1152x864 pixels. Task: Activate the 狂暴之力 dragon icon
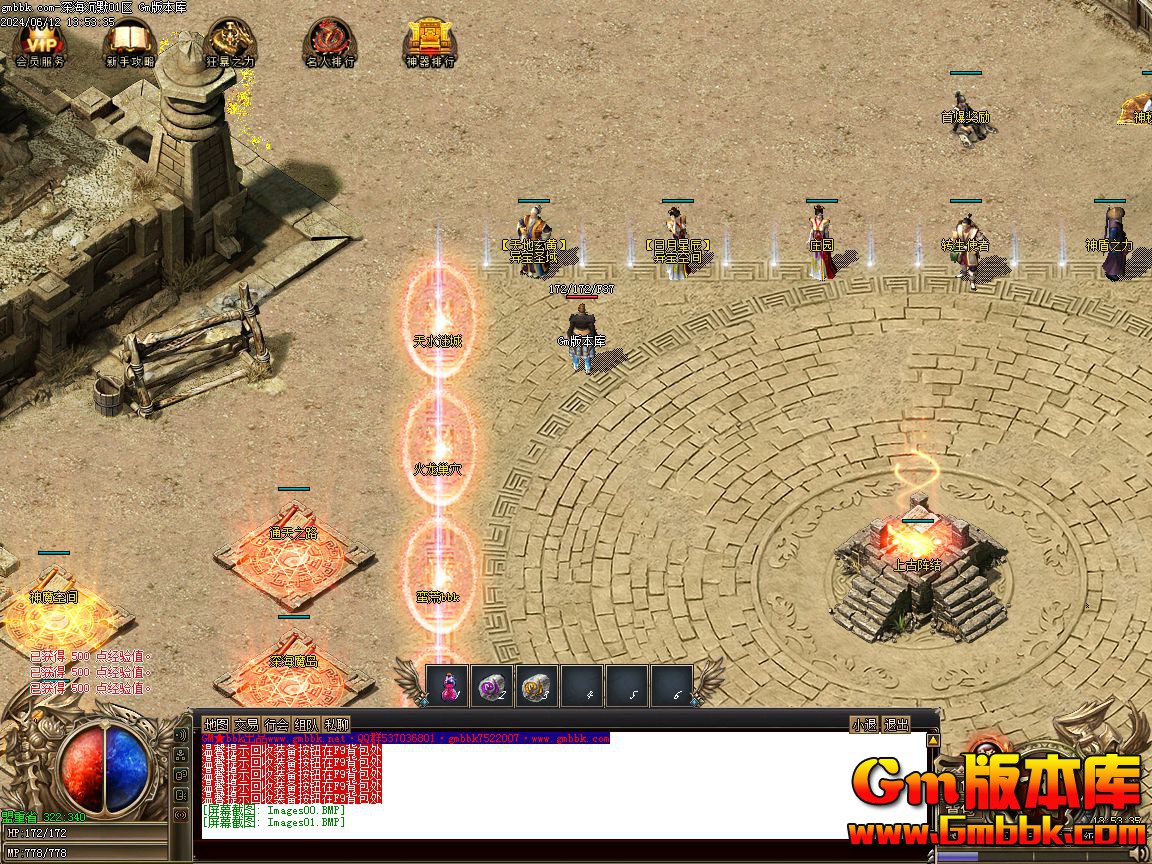coord(230,42)
